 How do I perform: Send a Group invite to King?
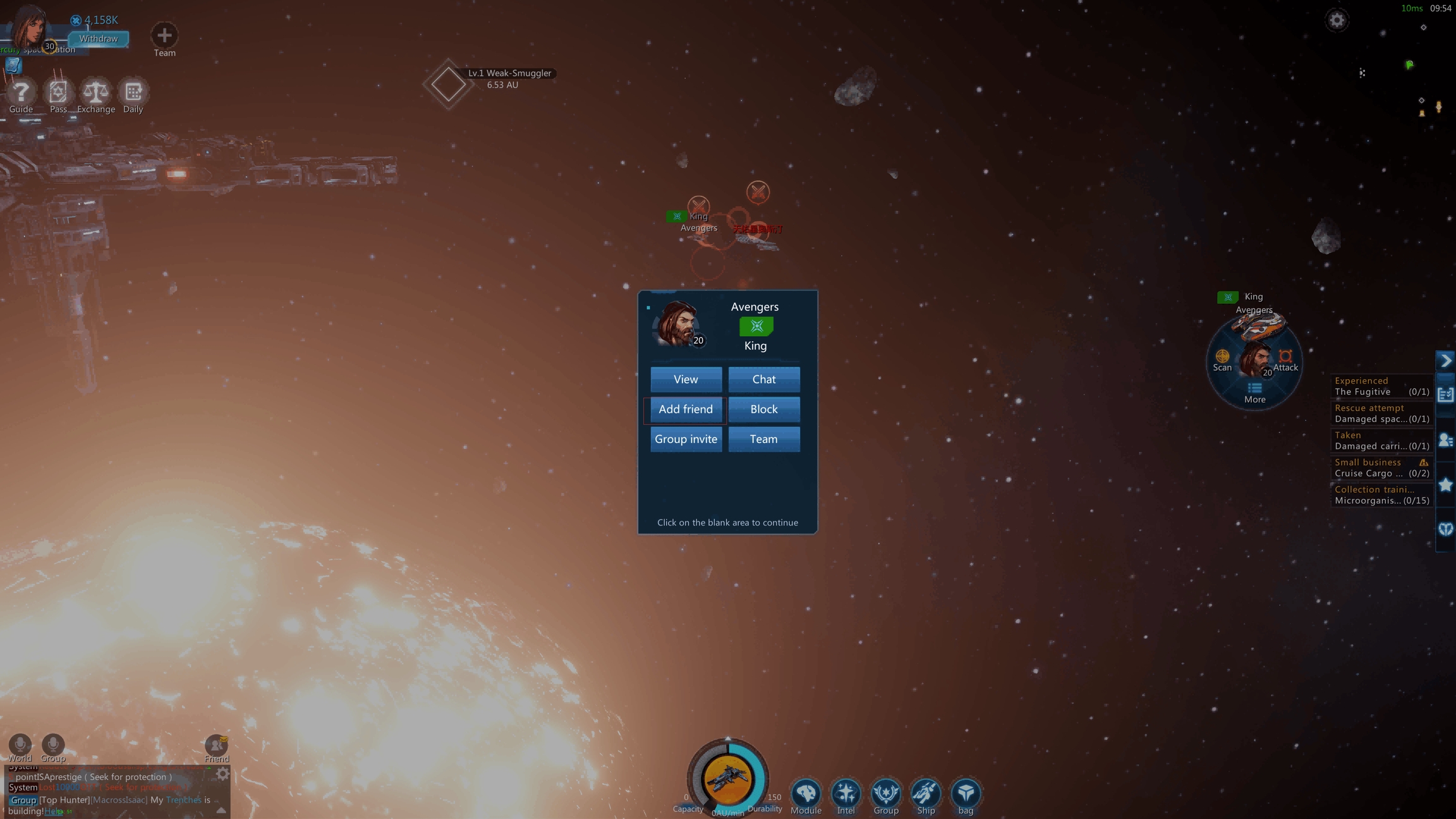click(686, 439)
